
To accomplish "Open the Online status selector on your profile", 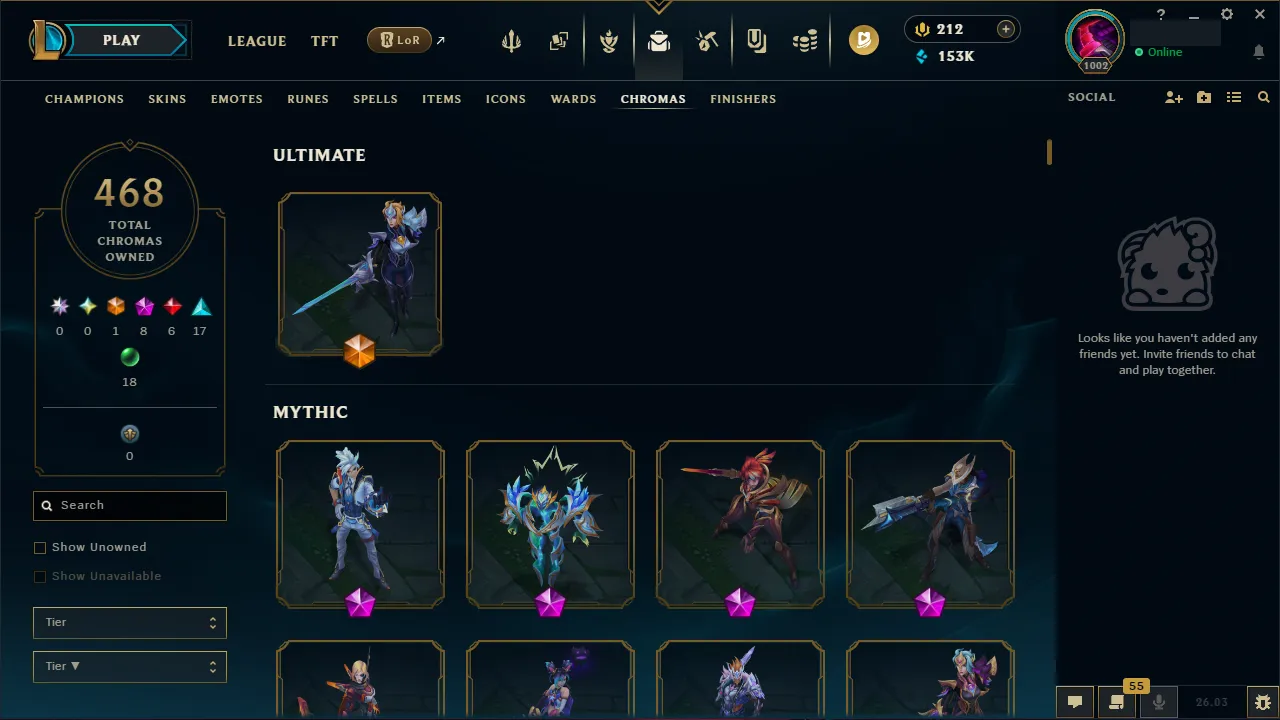I will point(1160,52).
